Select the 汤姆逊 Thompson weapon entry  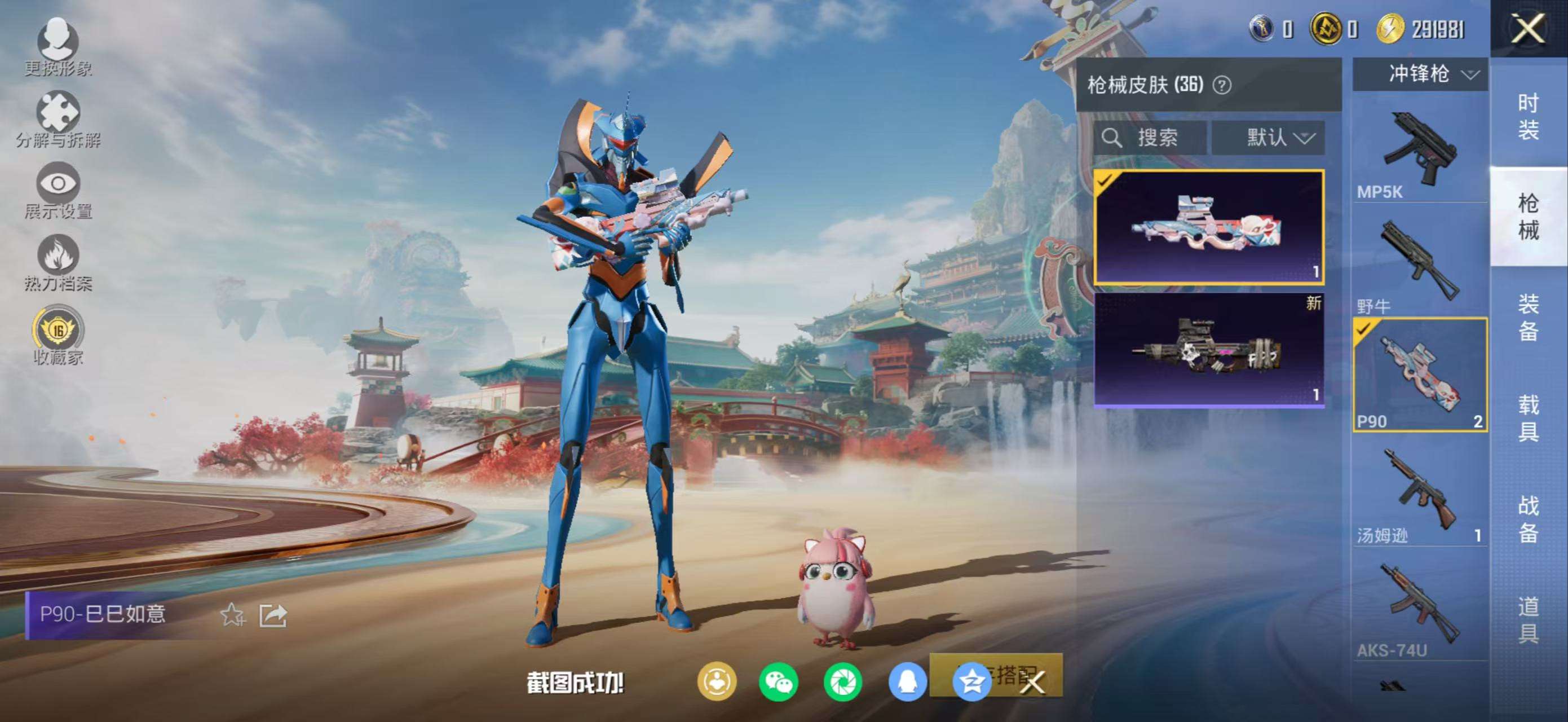[x=1420, y=494]
